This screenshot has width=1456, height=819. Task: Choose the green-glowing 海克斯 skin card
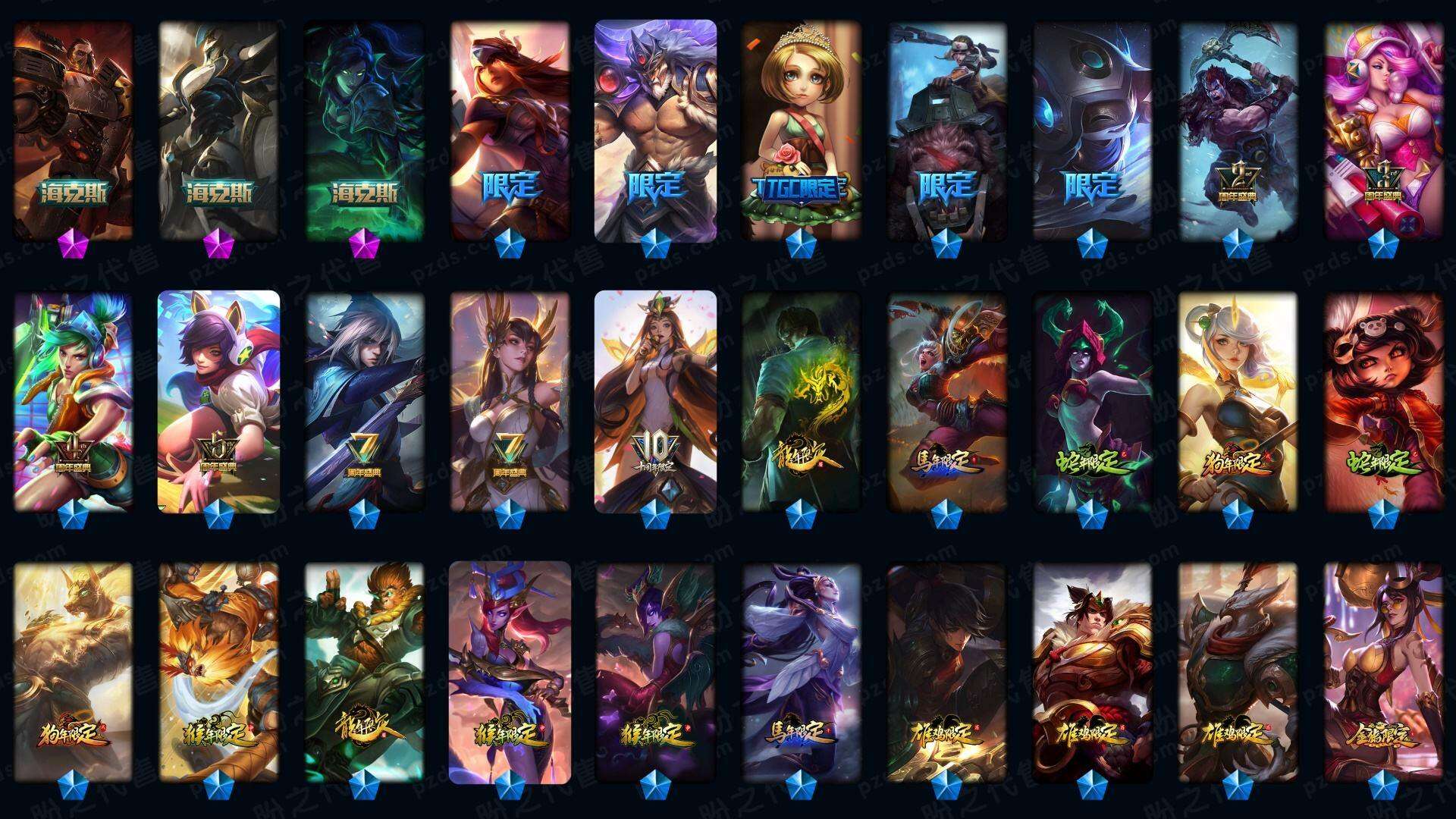[364, 130]
